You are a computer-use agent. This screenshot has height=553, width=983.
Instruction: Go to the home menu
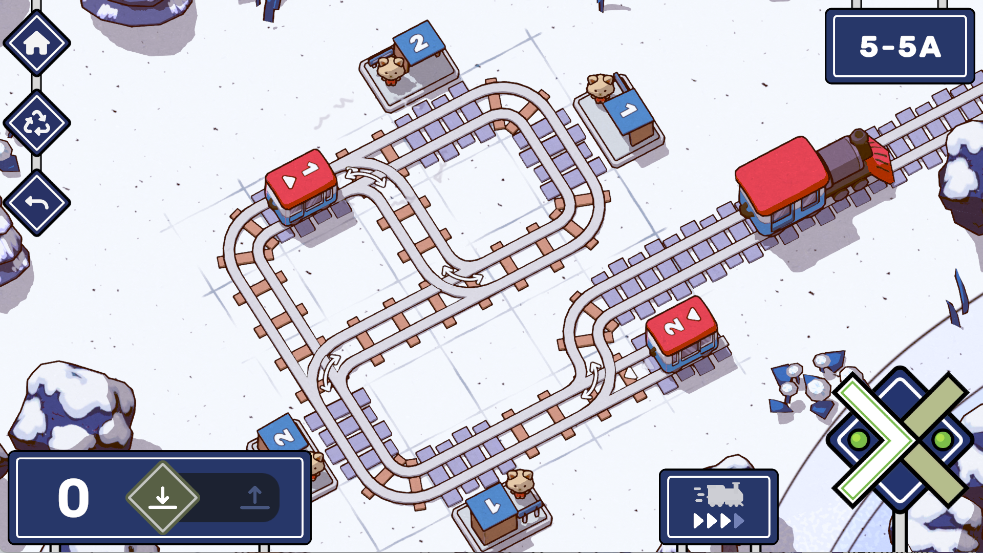point(37,44)
